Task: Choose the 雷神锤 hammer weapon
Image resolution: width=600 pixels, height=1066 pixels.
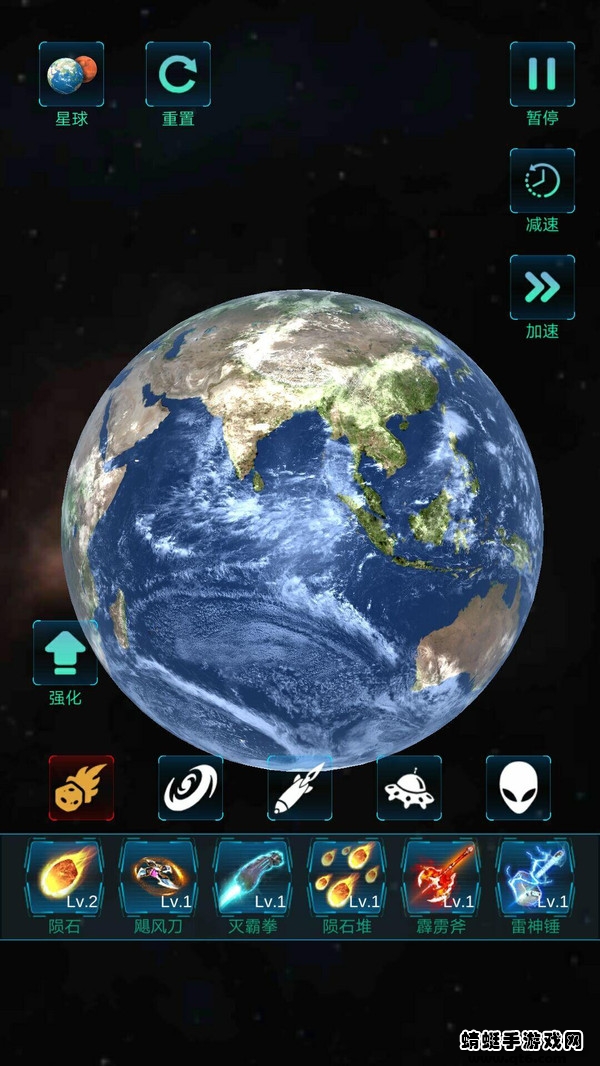Action: pyautogui.click(x=534, y=877)
